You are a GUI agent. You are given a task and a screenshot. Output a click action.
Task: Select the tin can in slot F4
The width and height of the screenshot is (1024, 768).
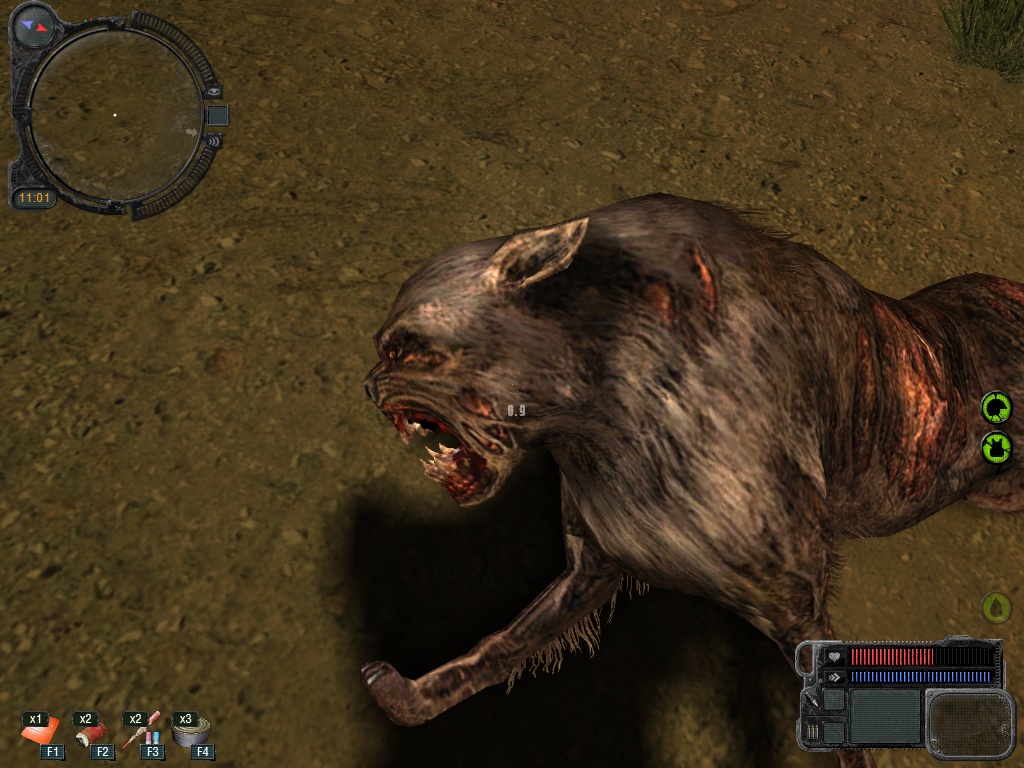click(189, 733)
